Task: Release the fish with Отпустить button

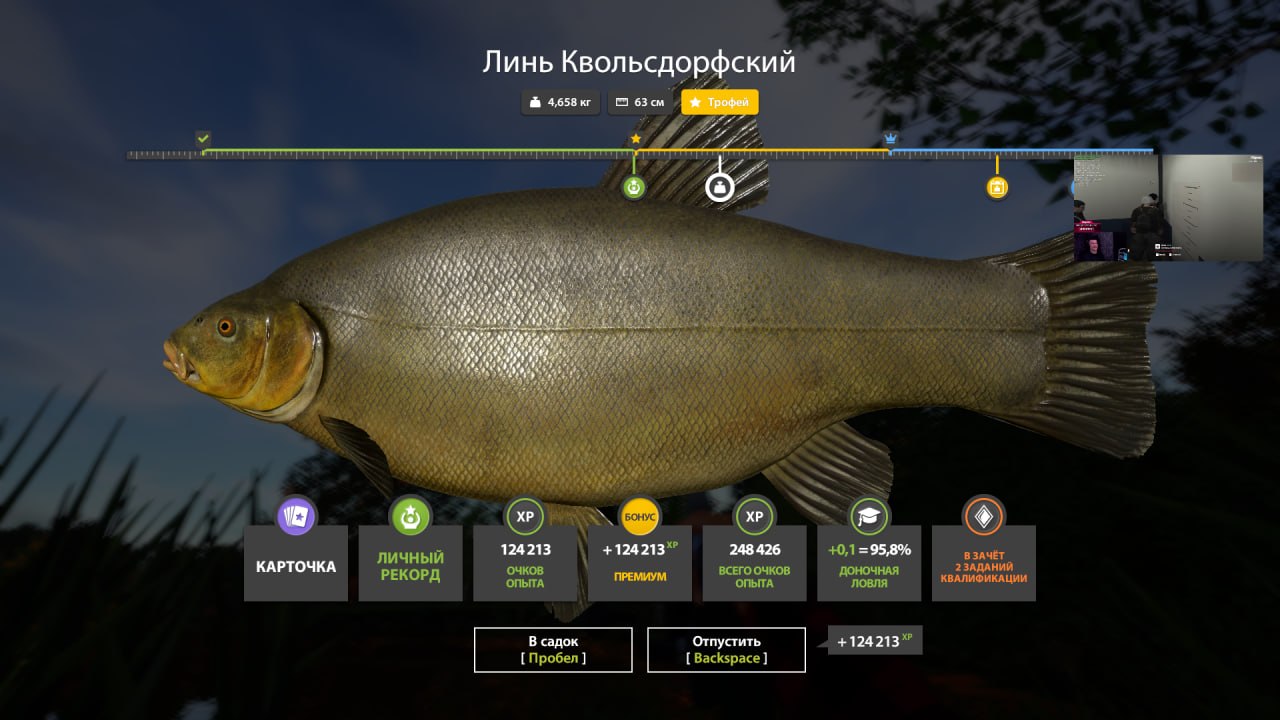Action: (x=726, y=650)
